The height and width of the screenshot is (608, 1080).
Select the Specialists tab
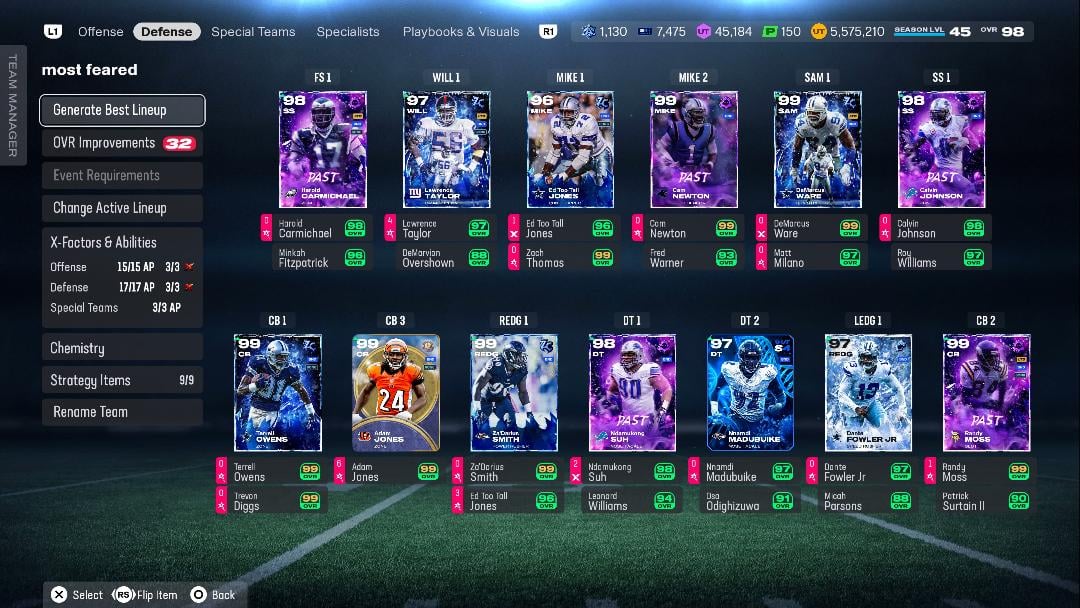[x=348, y=32]
